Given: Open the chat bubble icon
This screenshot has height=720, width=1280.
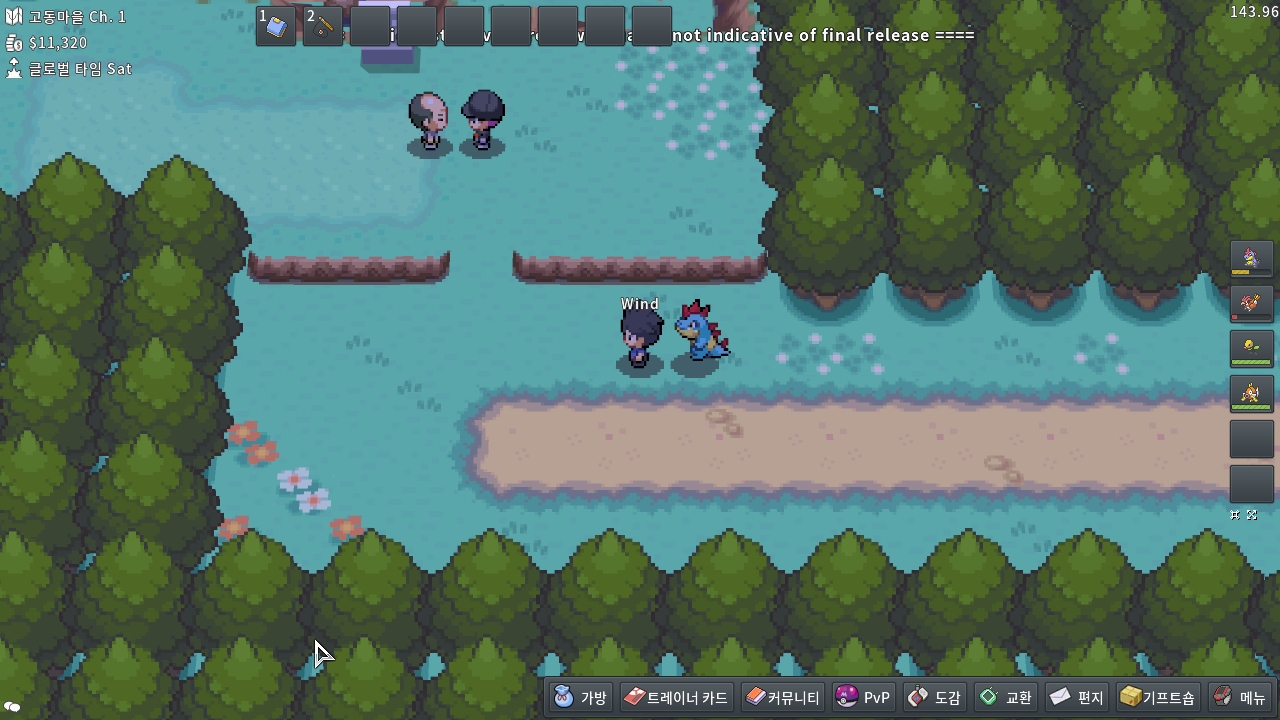Looking at the screenshot, I should pos(13,707).
